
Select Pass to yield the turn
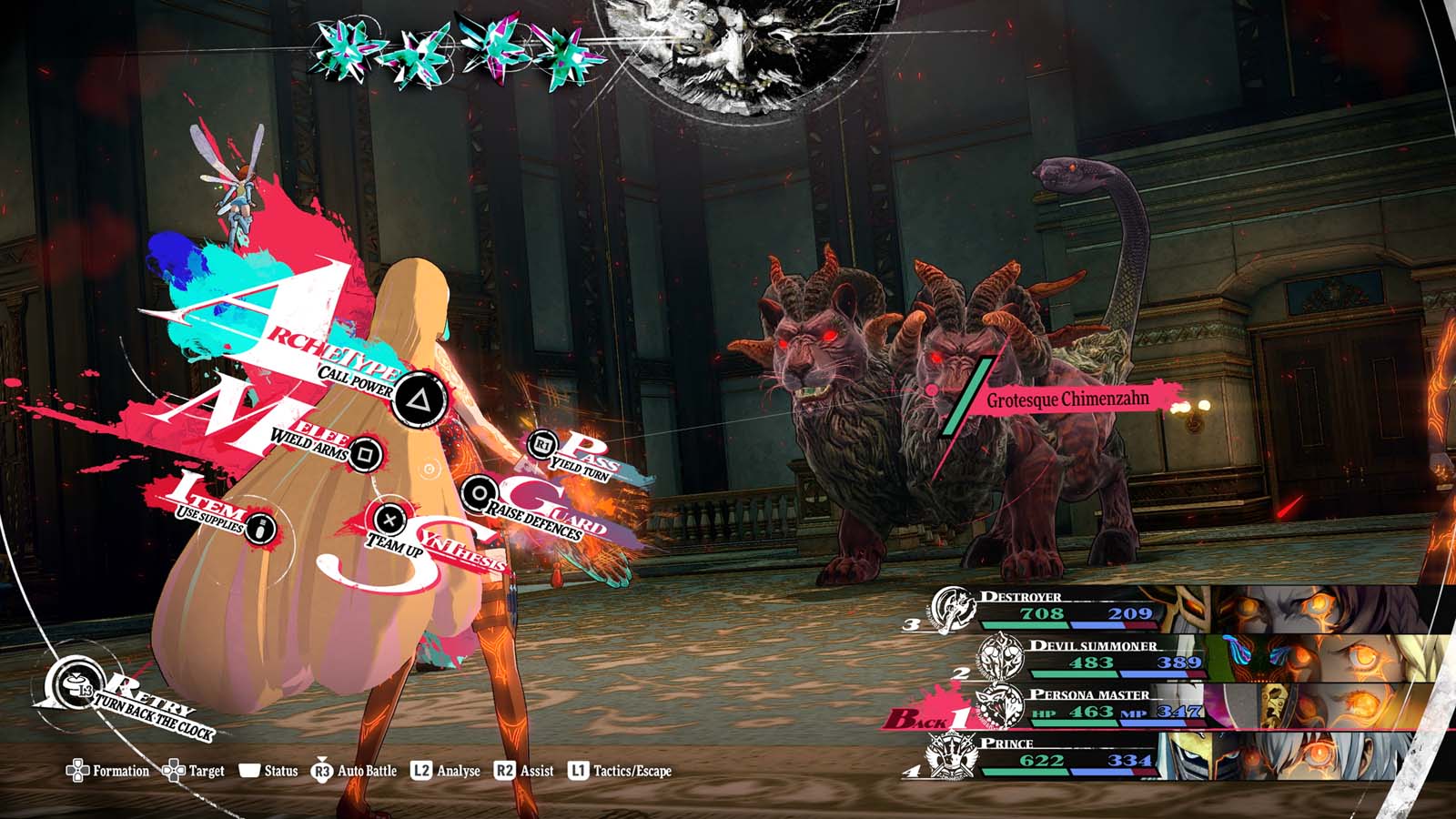(x=543, y=444)
